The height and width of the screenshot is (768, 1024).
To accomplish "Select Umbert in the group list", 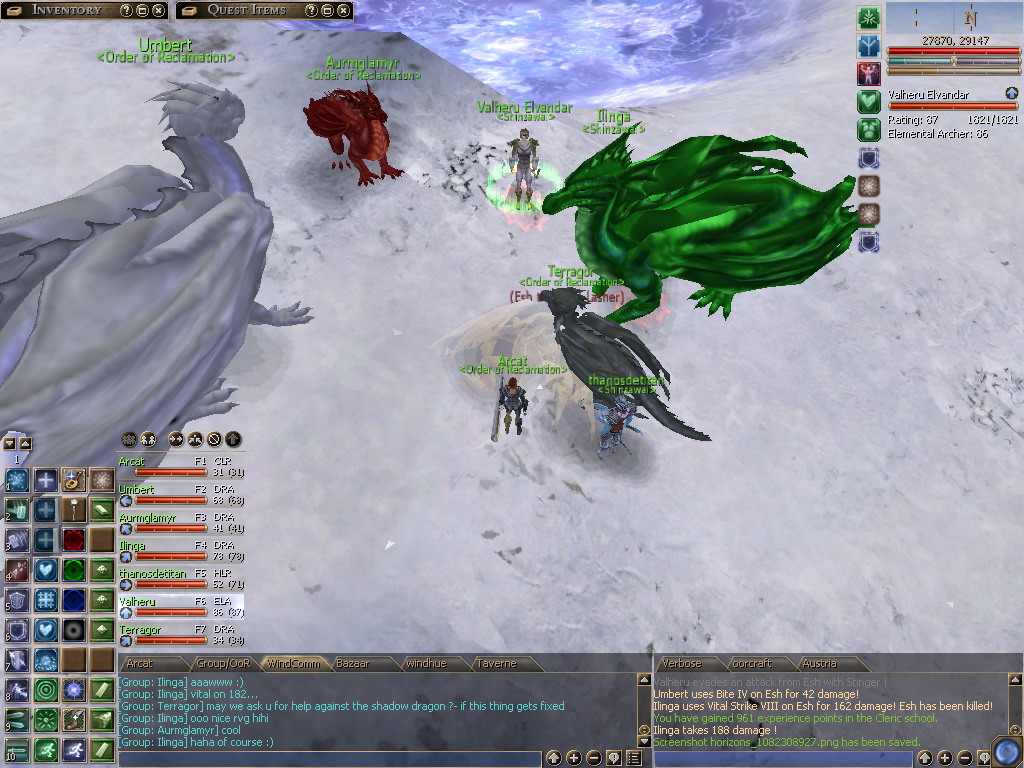I will [137, 490].
